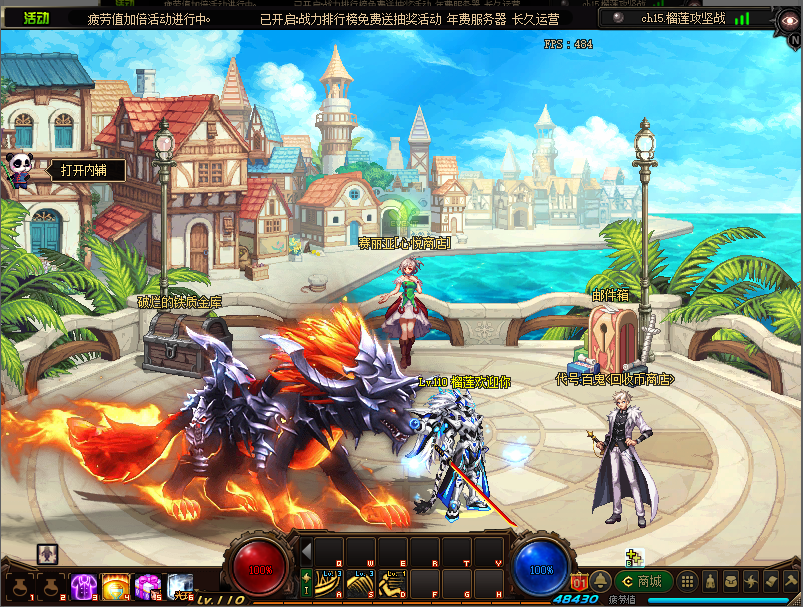Toggle the skill bar expand arrow
803x607 pixels.
pyautogui.click(x=306, y=552)
